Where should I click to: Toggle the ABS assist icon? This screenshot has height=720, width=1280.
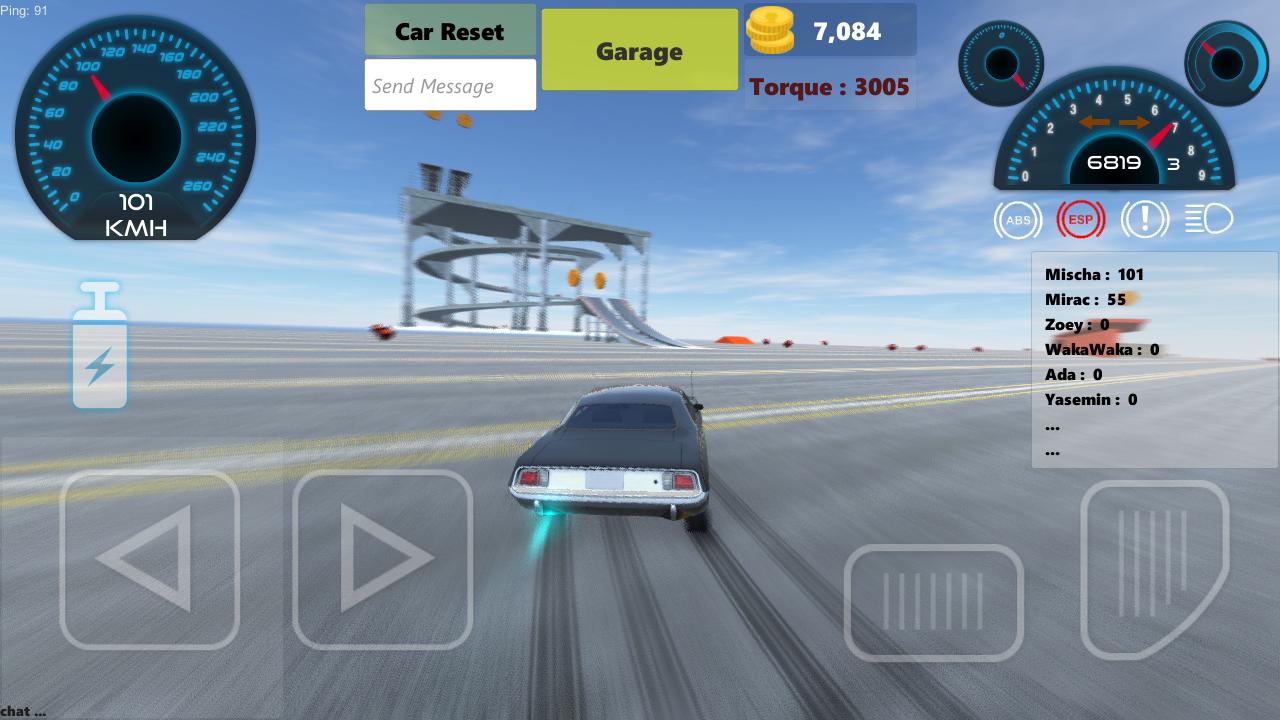(x=1018, y=219)
